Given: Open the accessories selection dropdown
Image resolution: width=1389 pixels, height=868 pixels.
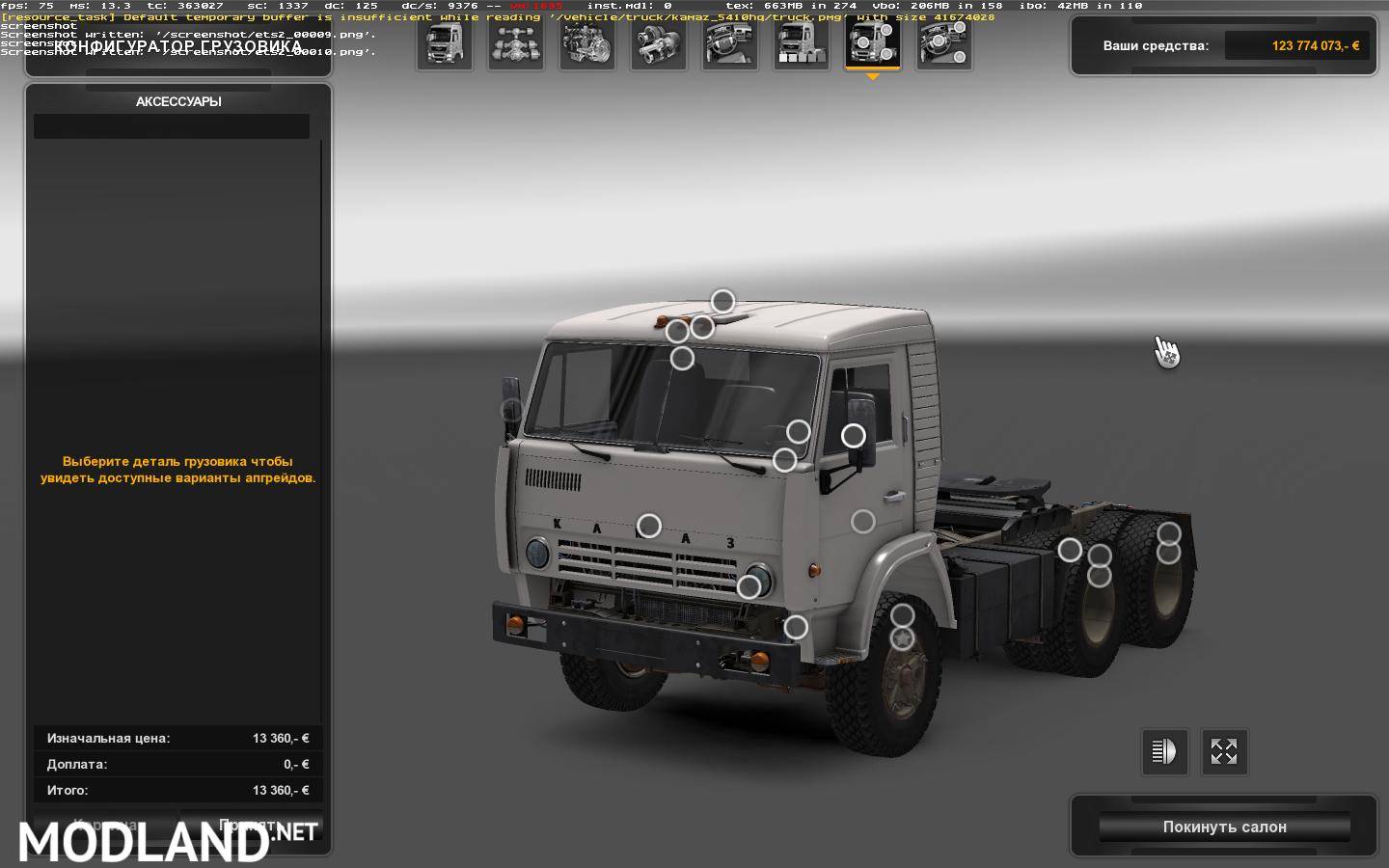Looking at the screenshot, I should [x=171, y=126].
